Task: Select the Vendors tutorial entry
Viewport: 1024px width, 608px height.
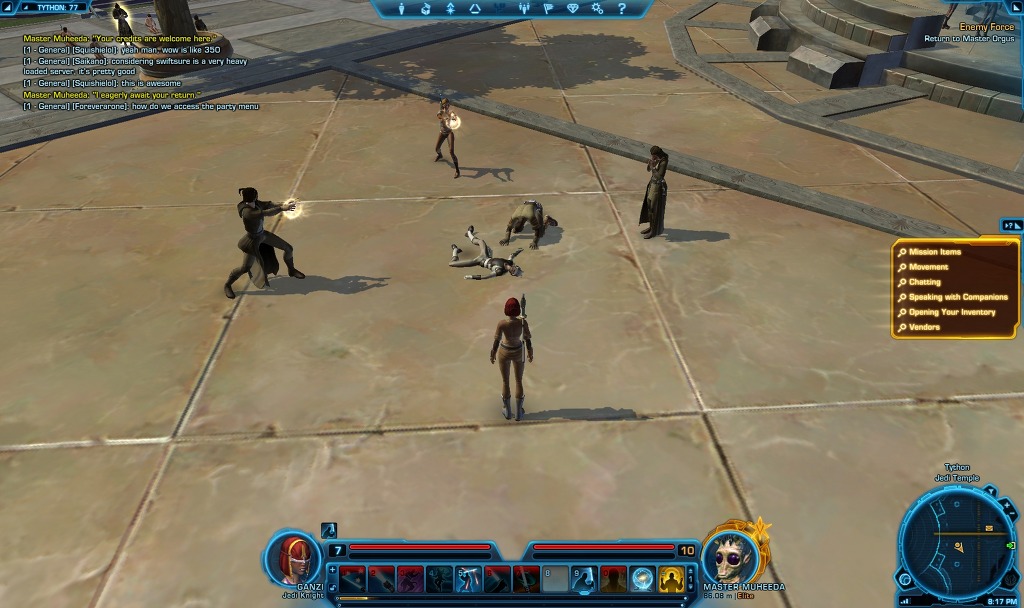Action: click(x=924, y=327)
